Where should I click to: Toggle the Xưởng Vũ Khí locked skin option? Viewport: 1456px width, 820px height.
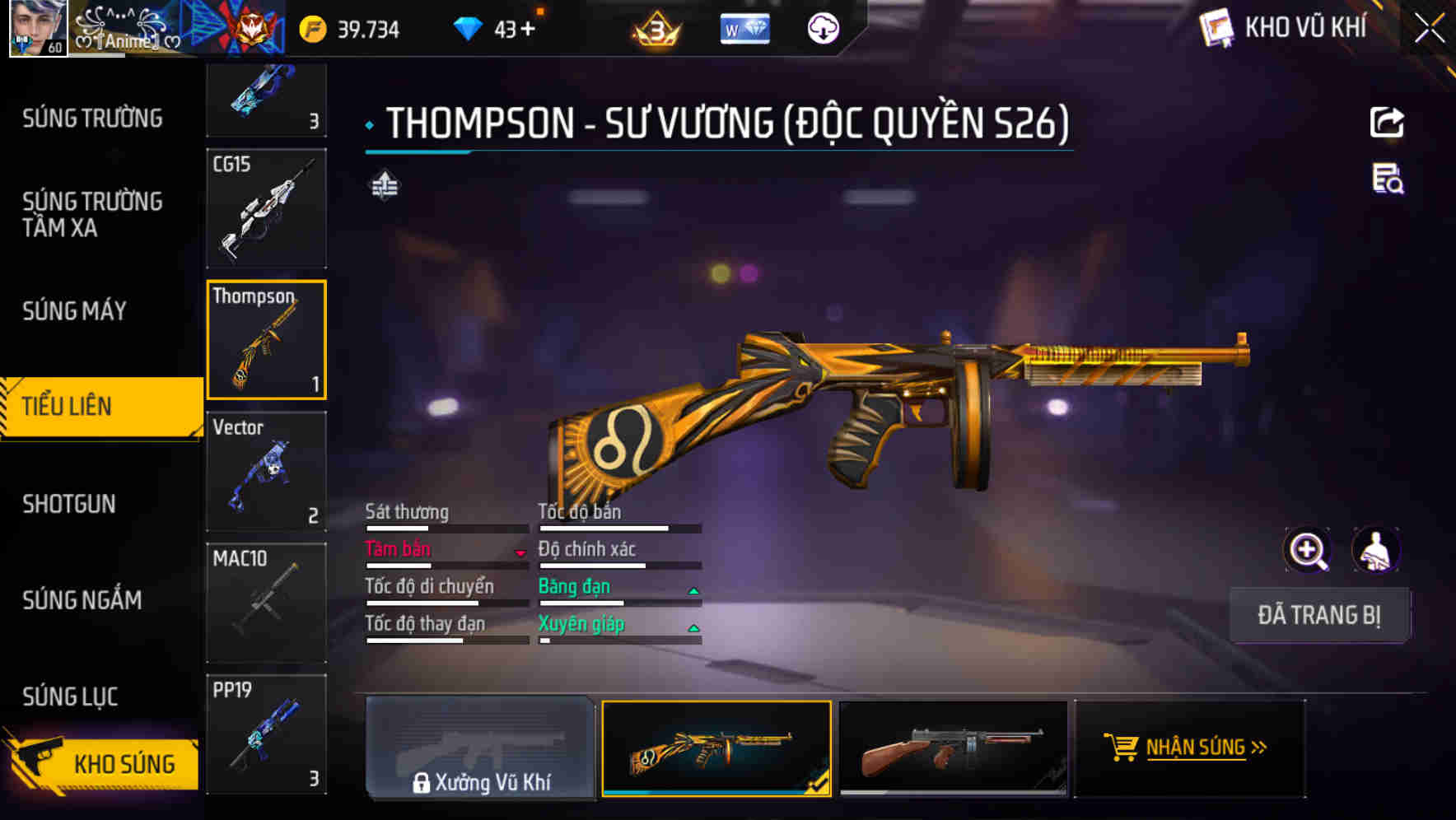[481, 752]
